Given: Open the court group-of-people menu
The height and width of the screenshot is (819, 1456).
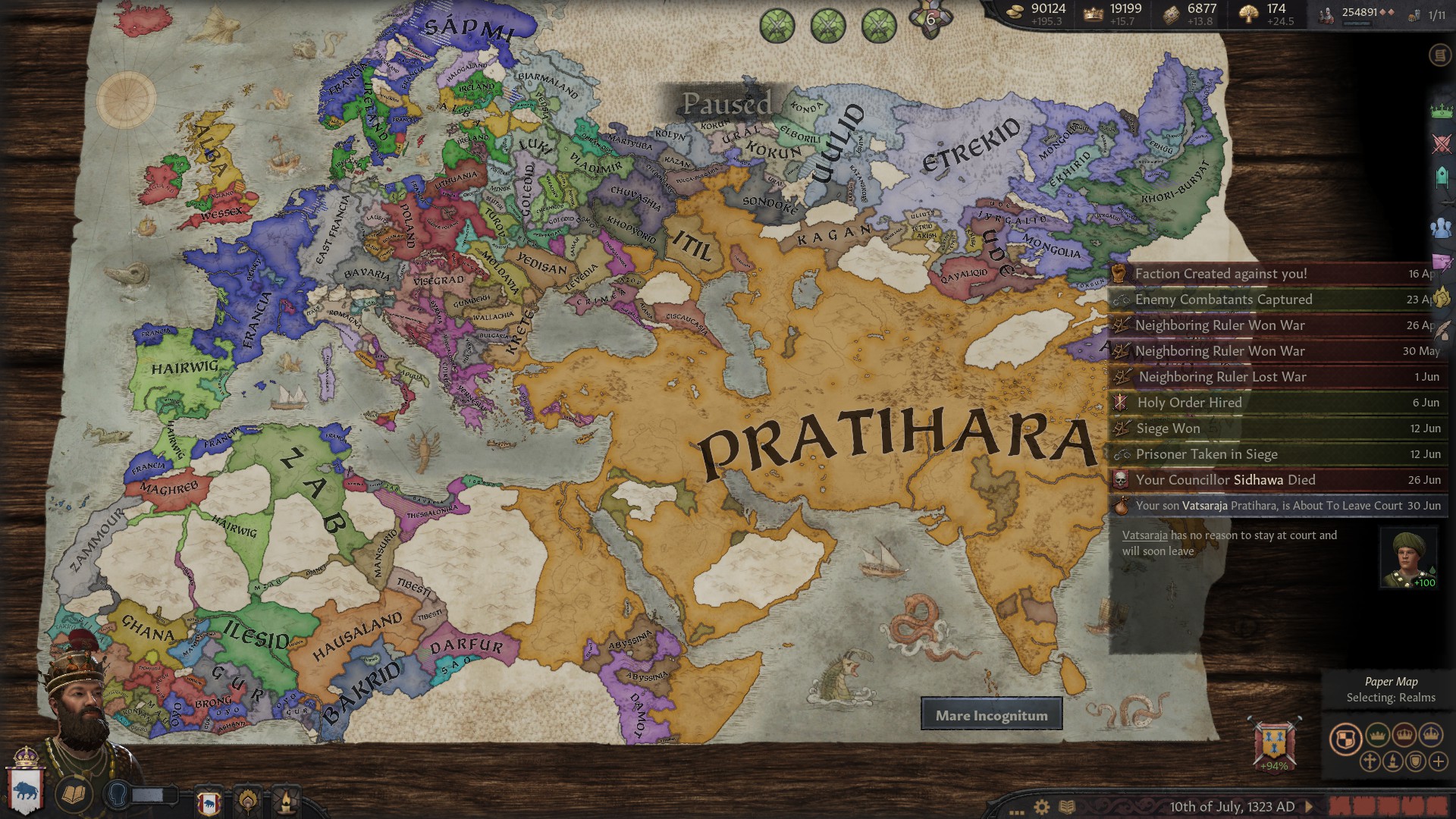Looking at the screenshot, I should [1441, 227].
